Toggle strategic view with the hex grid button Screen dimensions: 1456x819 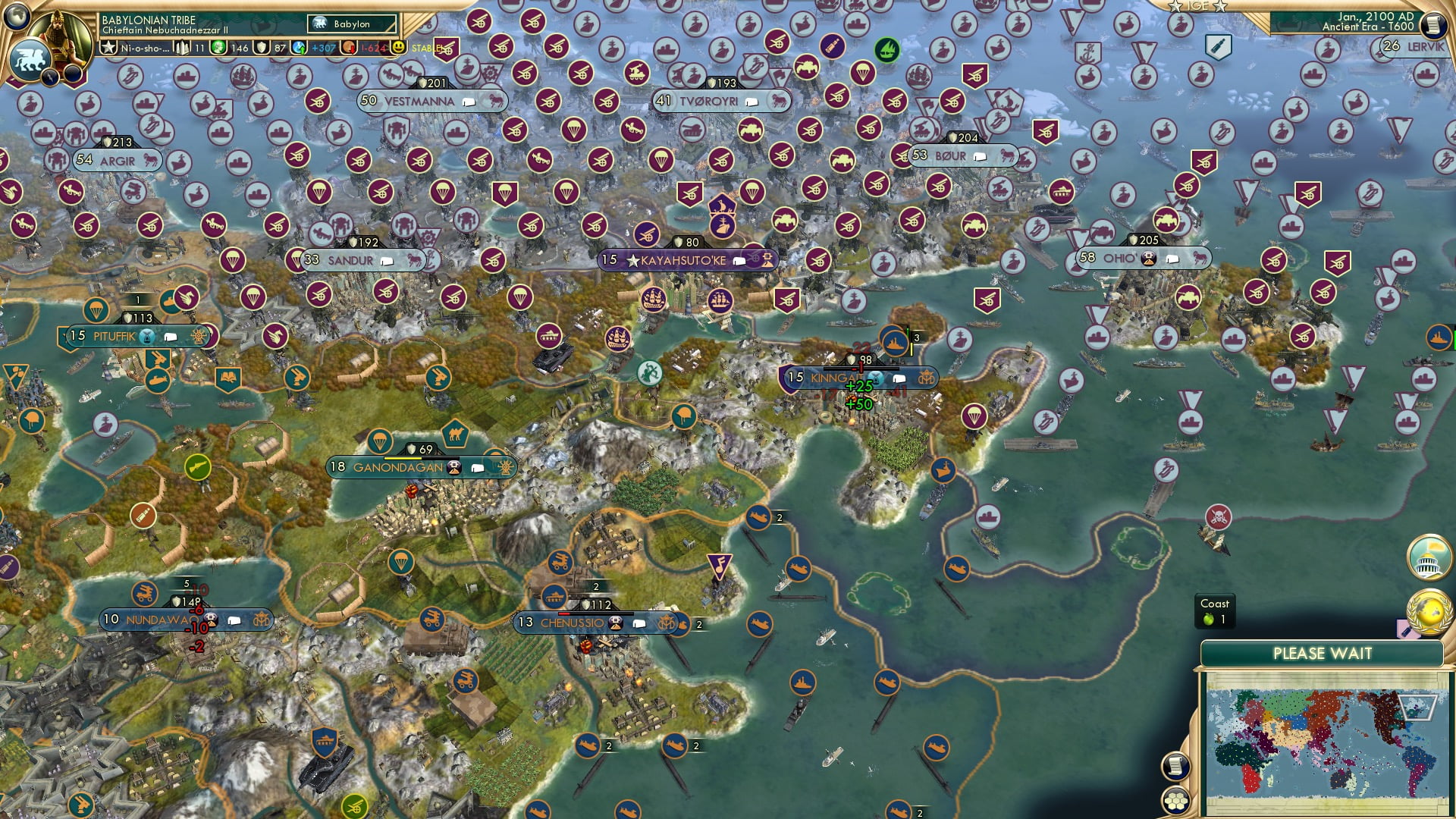1176,804
